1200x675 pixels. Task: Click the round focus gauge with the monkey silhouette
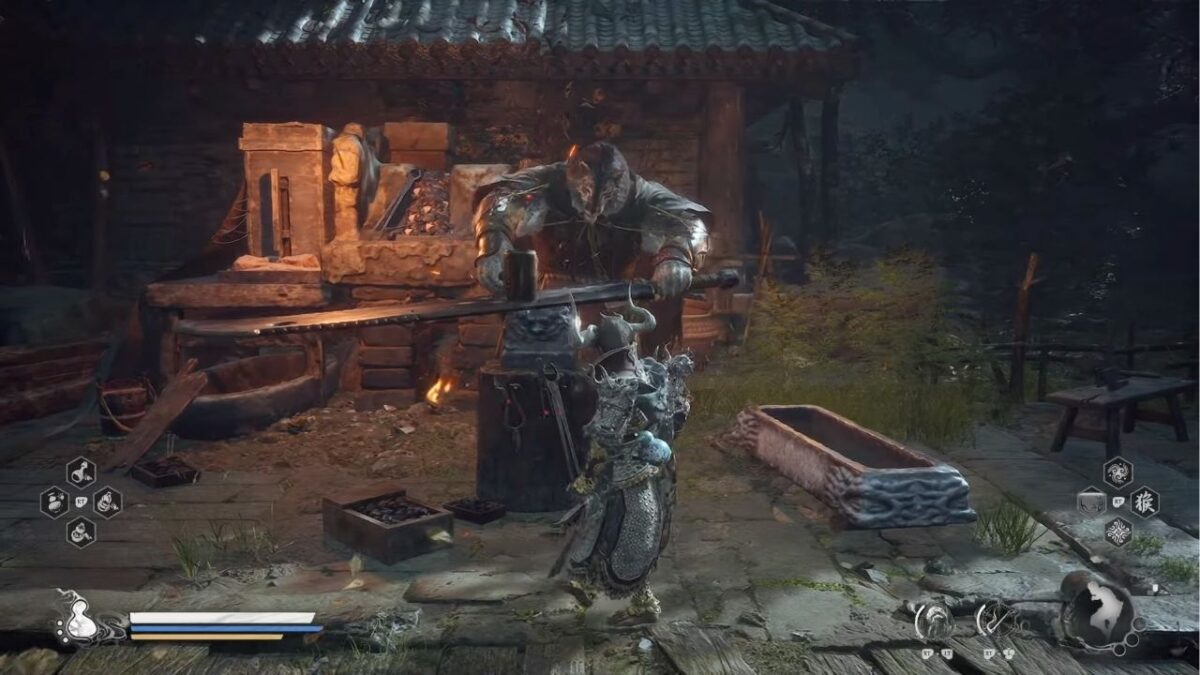coord(1098,610)
